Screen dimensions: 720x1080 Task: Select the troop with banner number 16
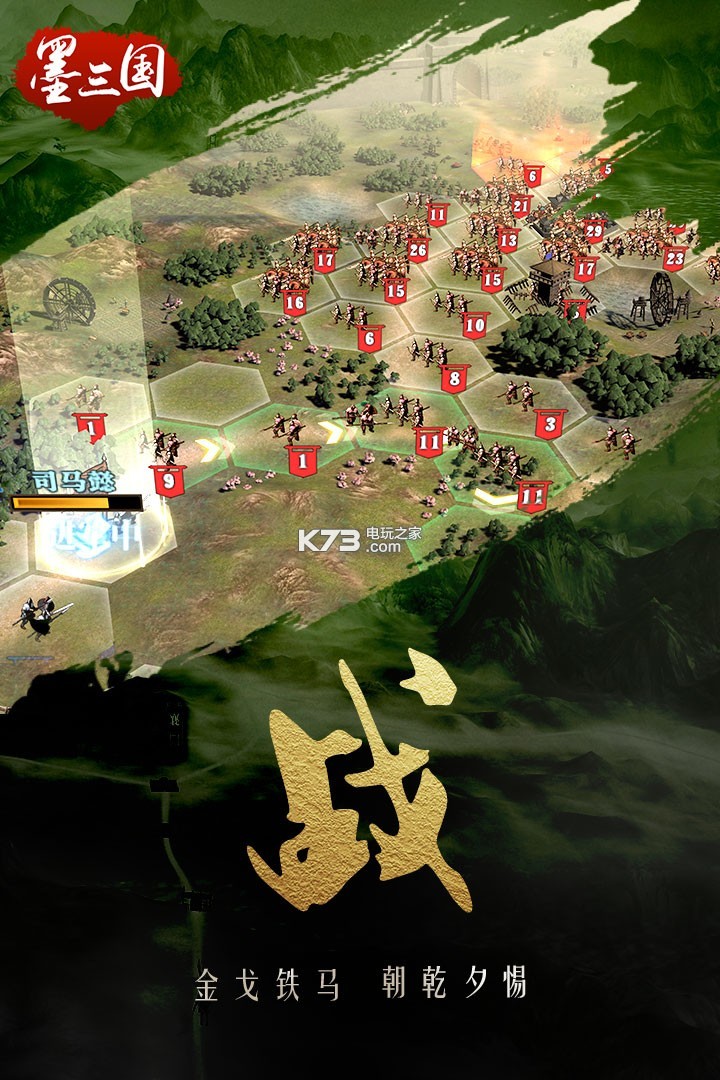(x=294, y=300)
